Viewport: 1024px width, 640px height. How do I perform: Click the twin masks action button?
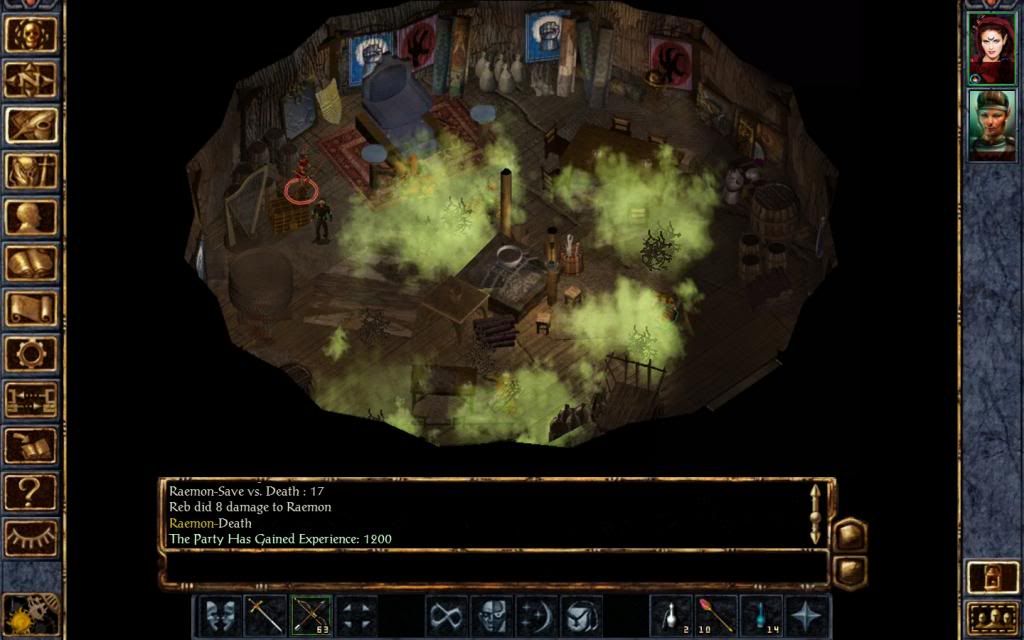tap(219, 615)
